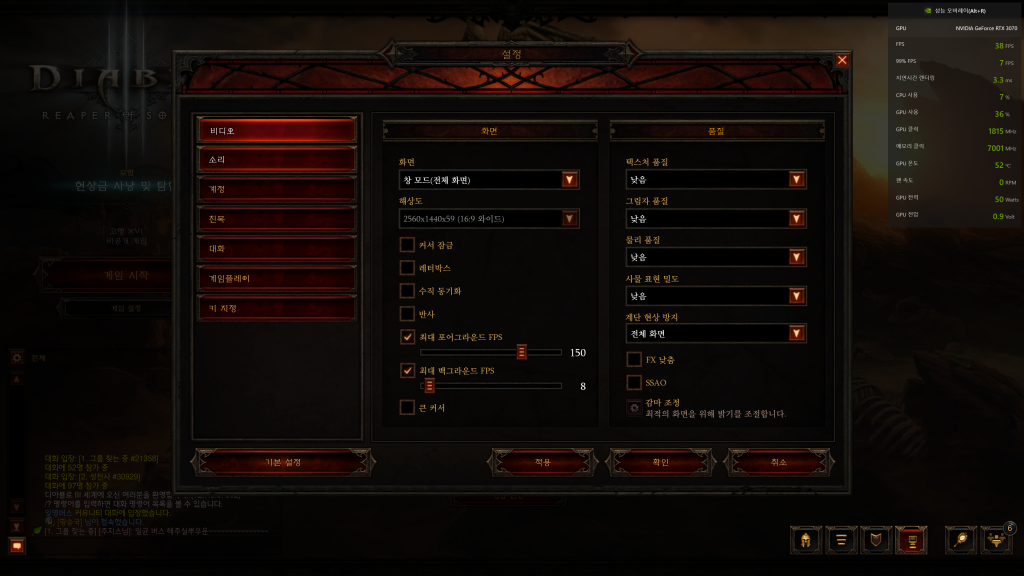Open the 게임플레이 settings tab
Viewport: 1024px width, 576px height.
click(276, 278)
